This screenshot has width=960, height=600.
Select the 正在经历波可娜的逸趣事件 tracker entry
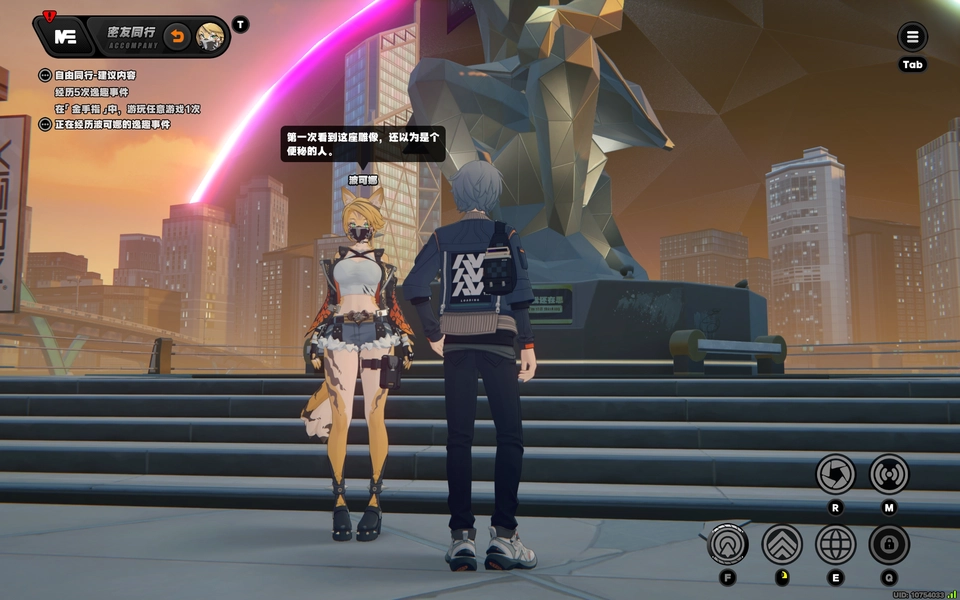pos(111,124)
